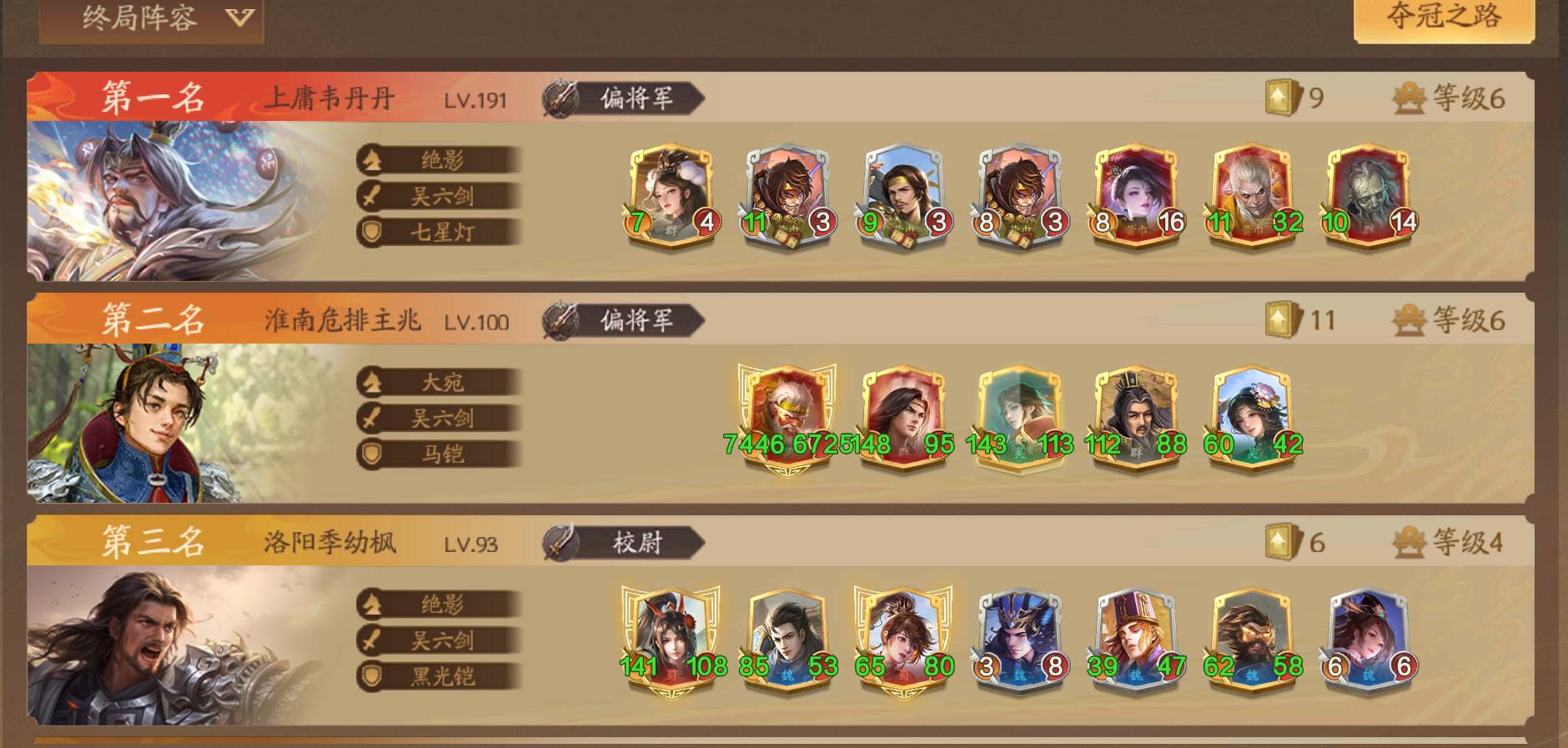
Task: Inspect third place's 黑光铠 armor
Action: point(440,675)
